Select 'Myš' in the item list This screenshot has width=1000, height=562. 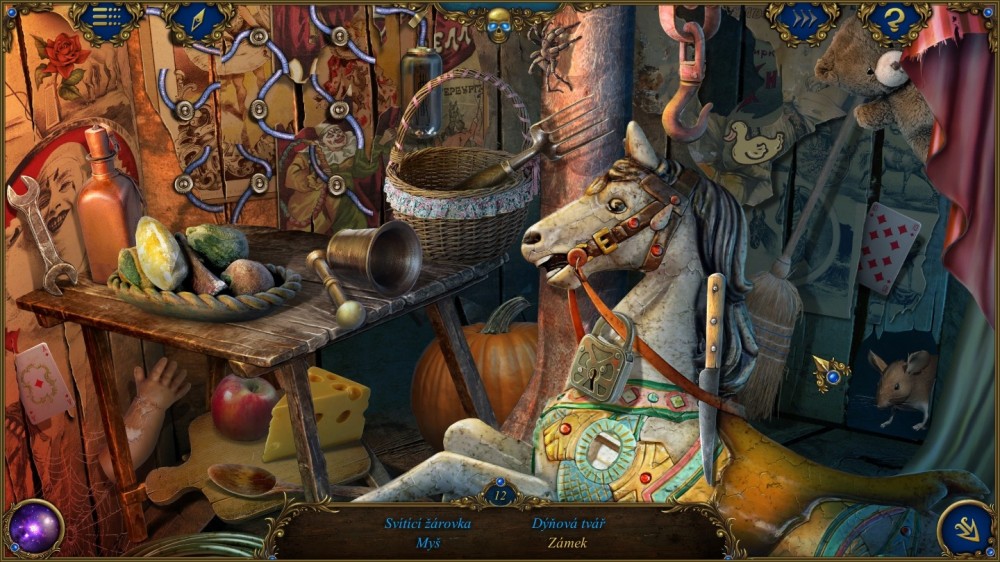[x=428, y=543]
